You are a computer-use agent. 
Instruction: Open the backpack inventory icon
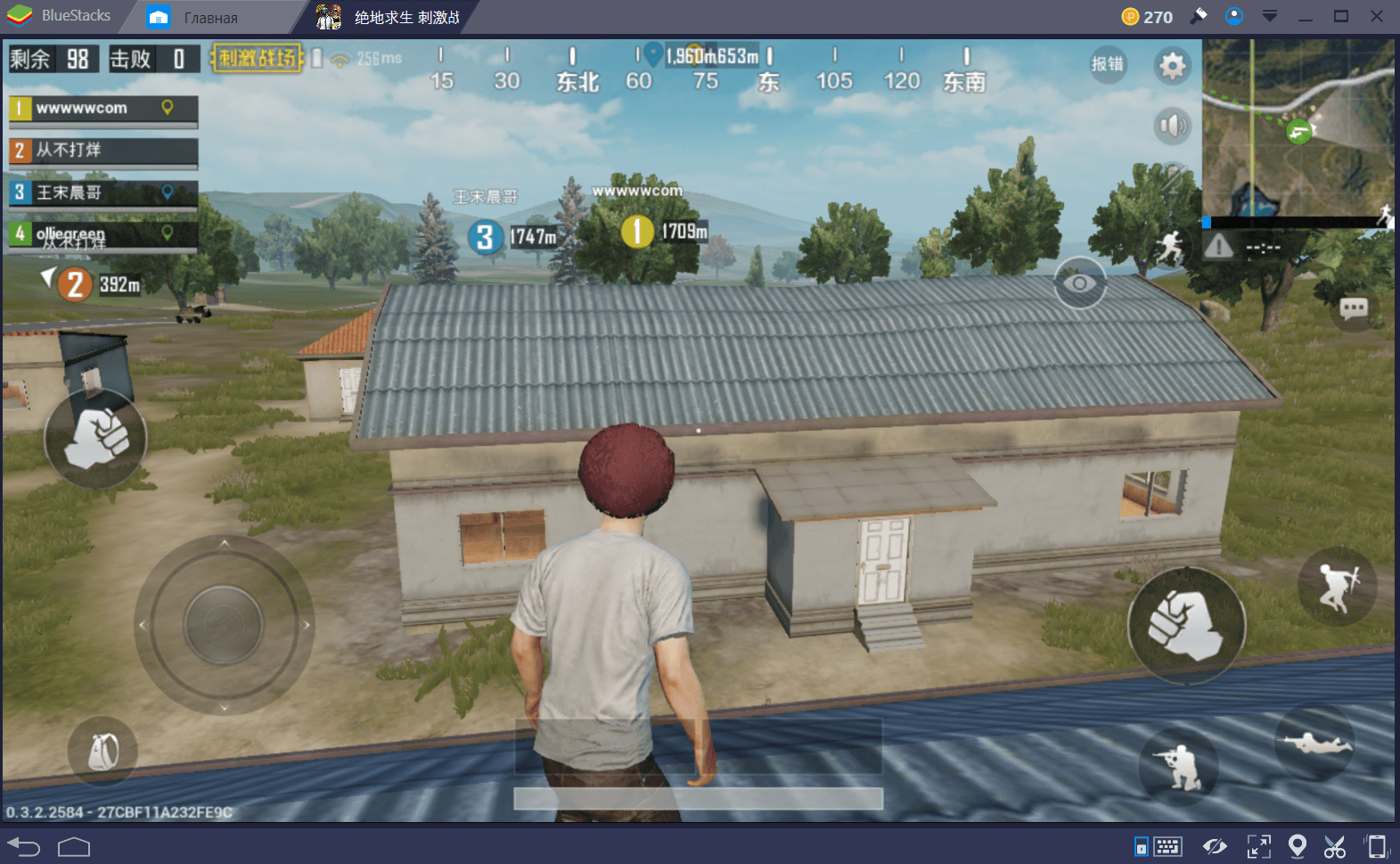pyautogui.click(x=102, y=752)
